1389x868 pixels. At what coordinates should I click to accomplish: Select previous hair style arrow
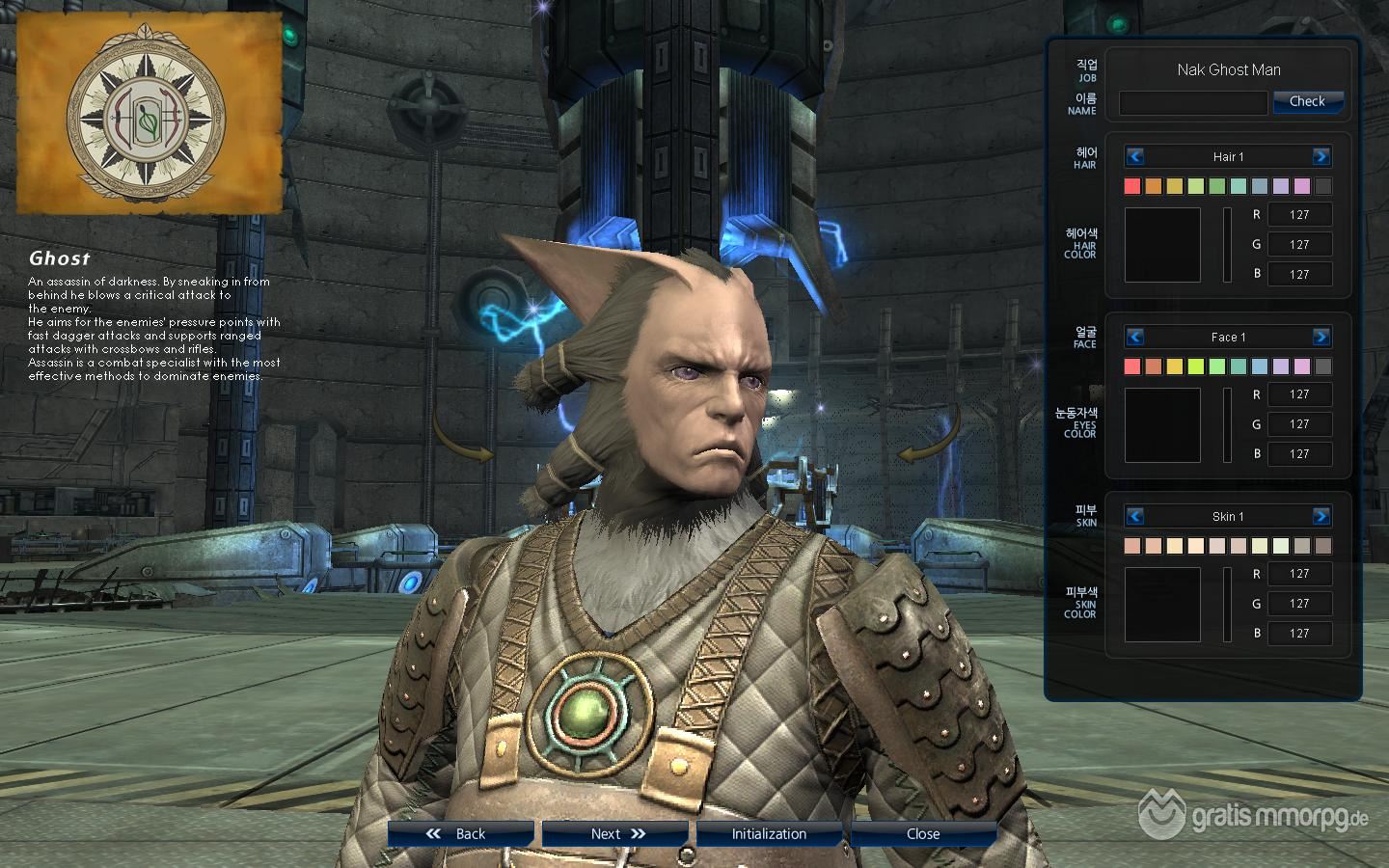point(1135,156)
